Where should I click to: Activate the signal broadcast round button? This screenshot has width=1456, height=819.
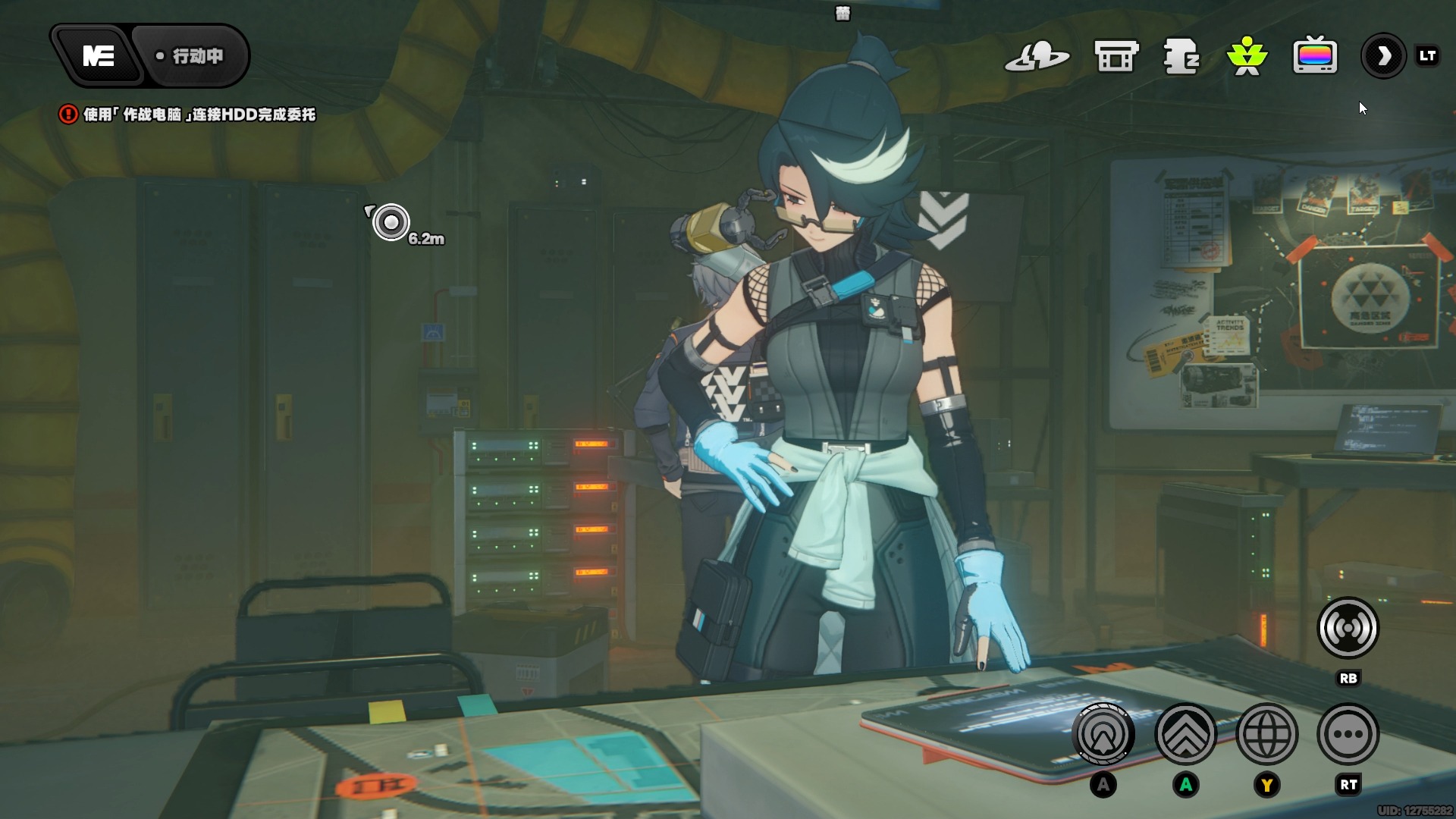coord(1348,628)
